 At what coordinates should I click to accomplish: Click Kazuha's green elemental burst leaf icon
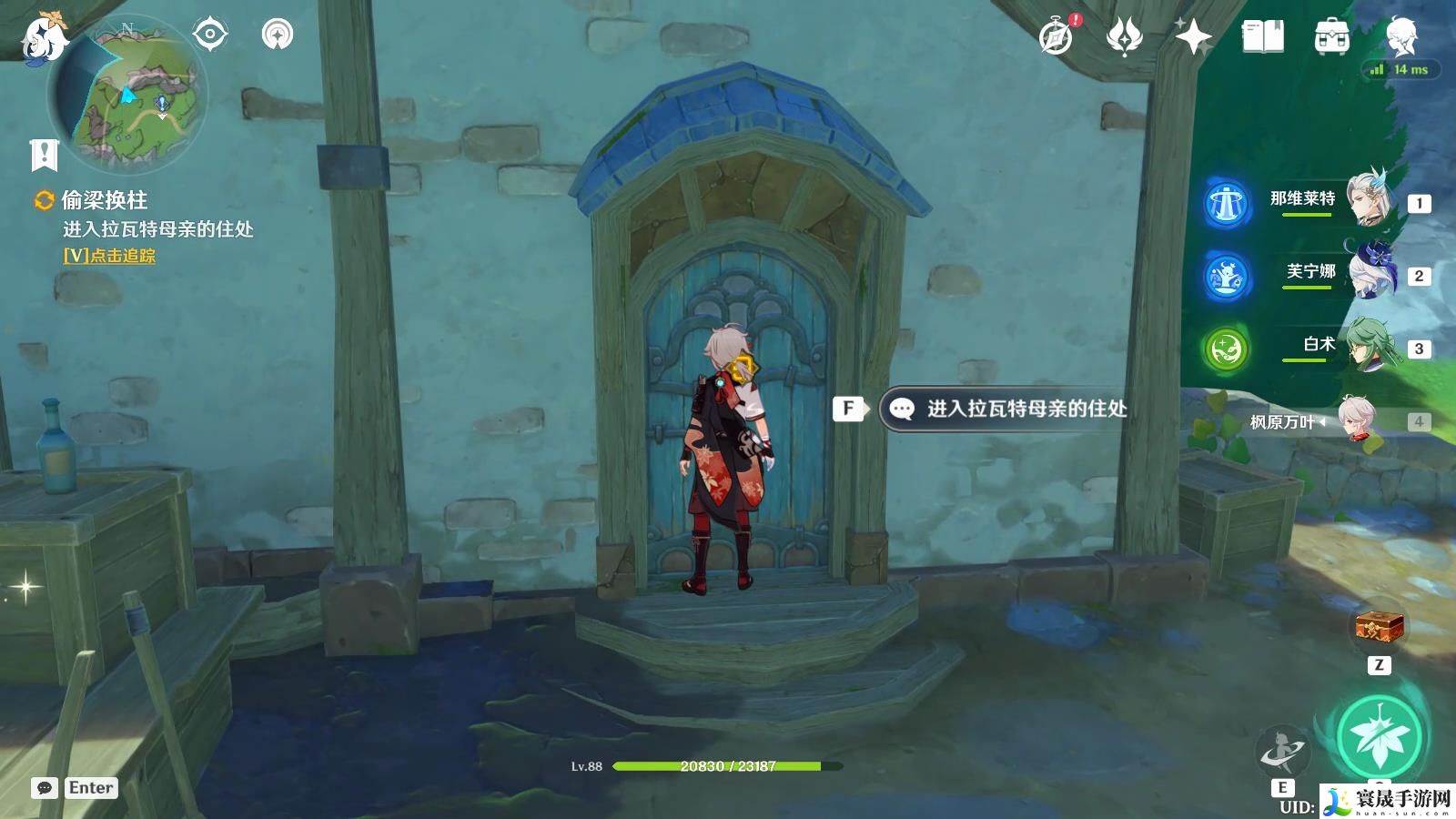(1380, 733)
